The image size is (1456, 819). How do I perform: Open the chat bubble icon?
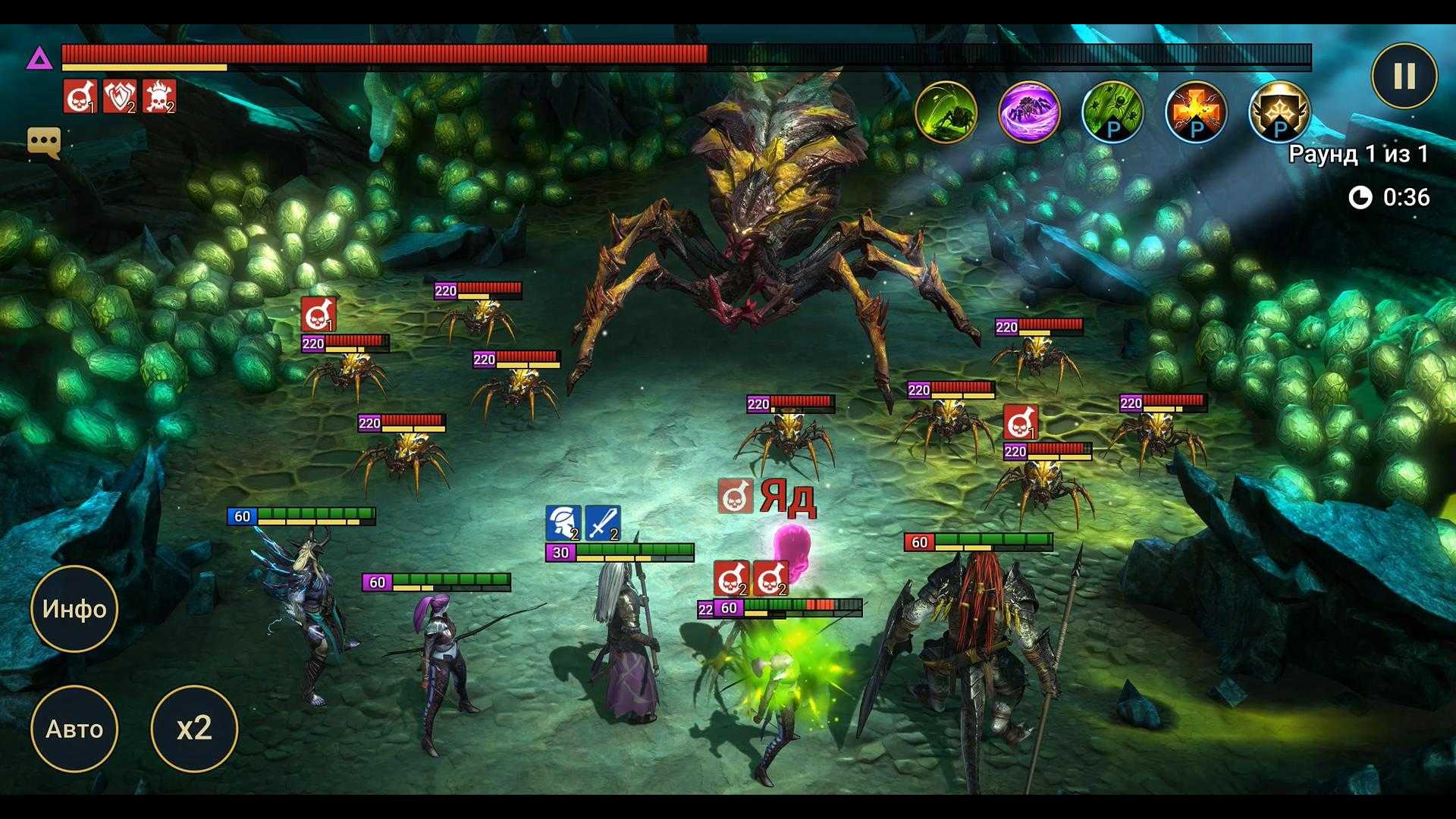point(44,142)
